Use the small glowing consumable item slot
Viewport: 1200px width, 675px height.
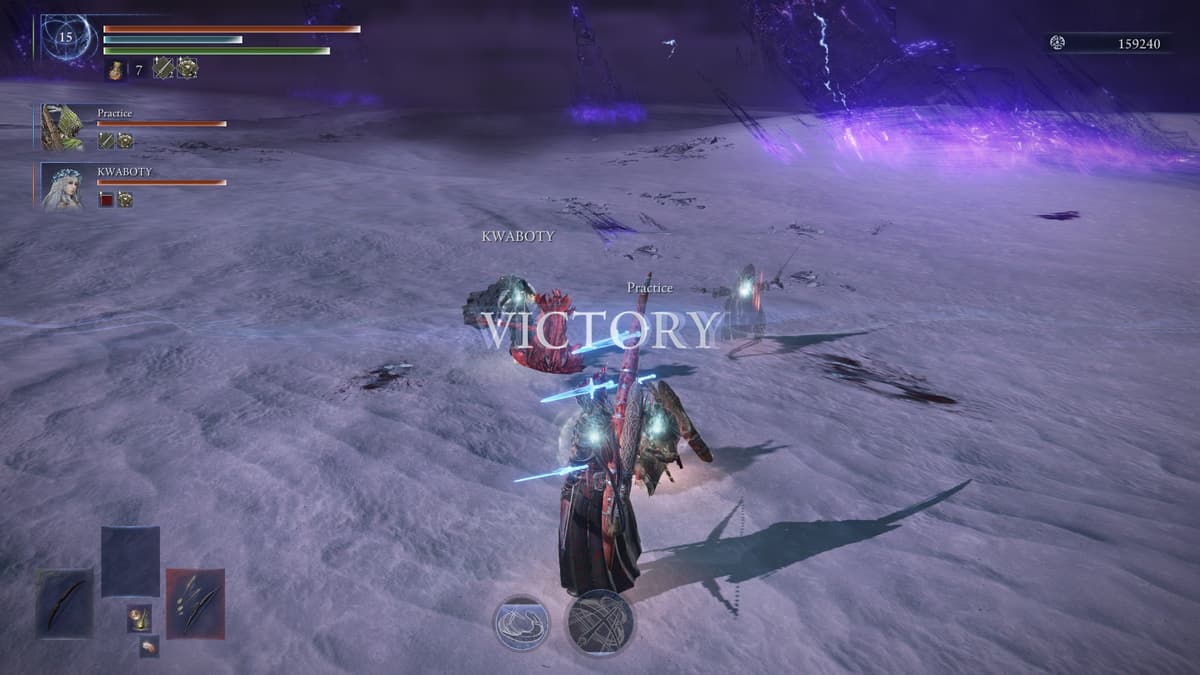click(138, 619)
